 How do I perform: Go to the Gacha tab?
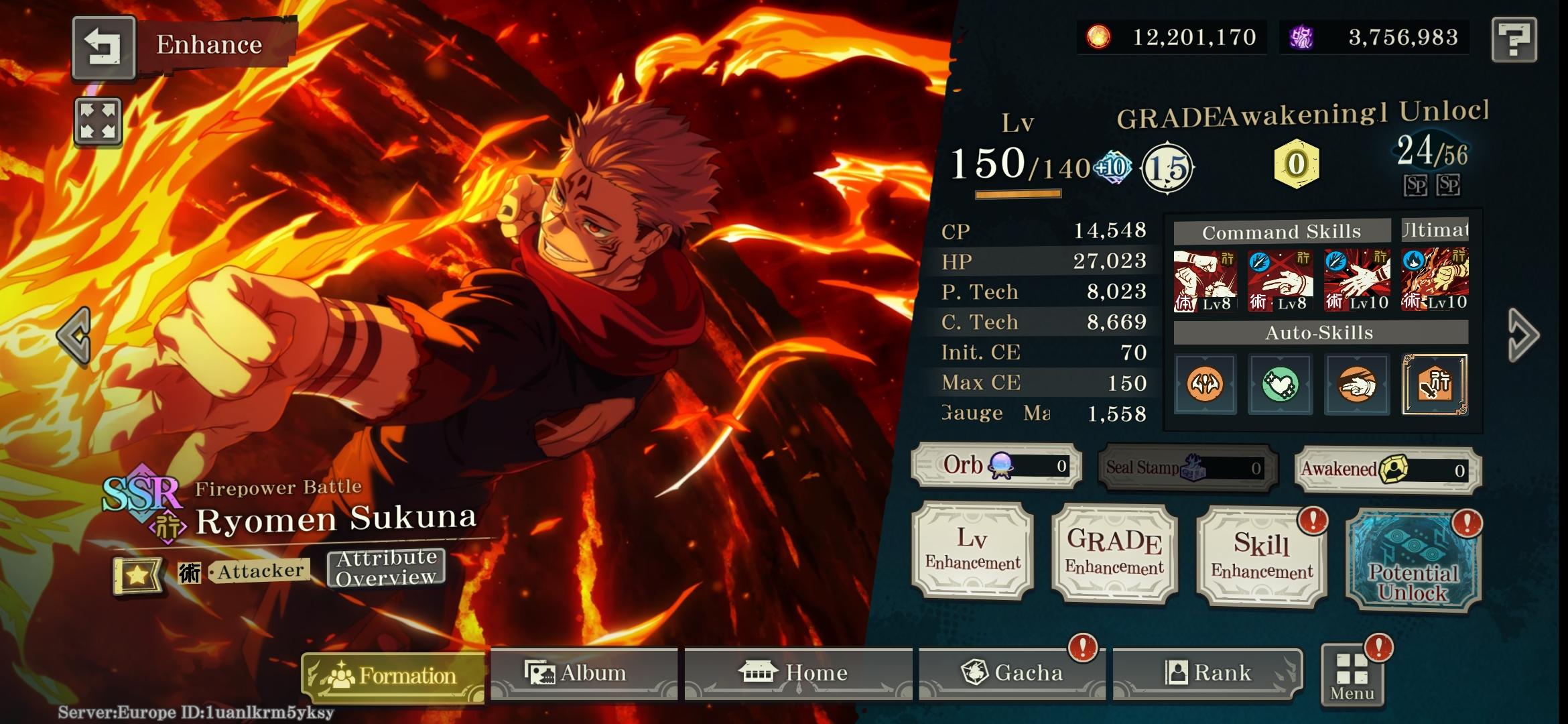coord(1012,673)
